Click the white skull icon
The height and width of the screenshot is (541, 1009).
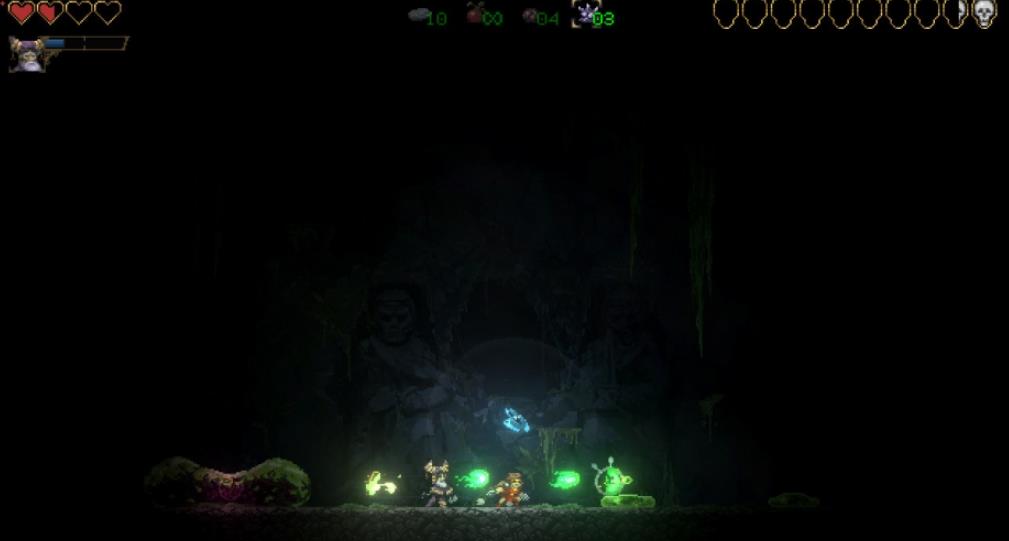985,13
